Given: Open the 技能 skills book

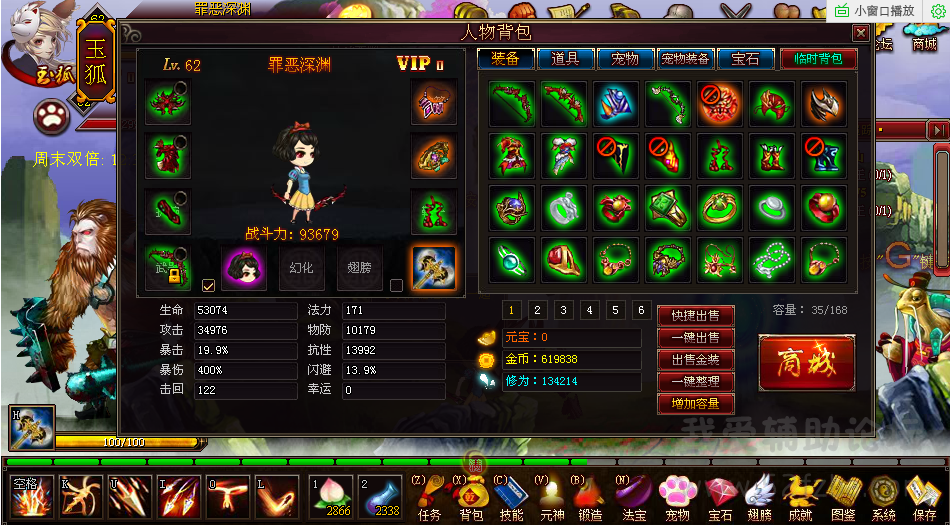Looking at the screenshot, I should coord(511,497).
